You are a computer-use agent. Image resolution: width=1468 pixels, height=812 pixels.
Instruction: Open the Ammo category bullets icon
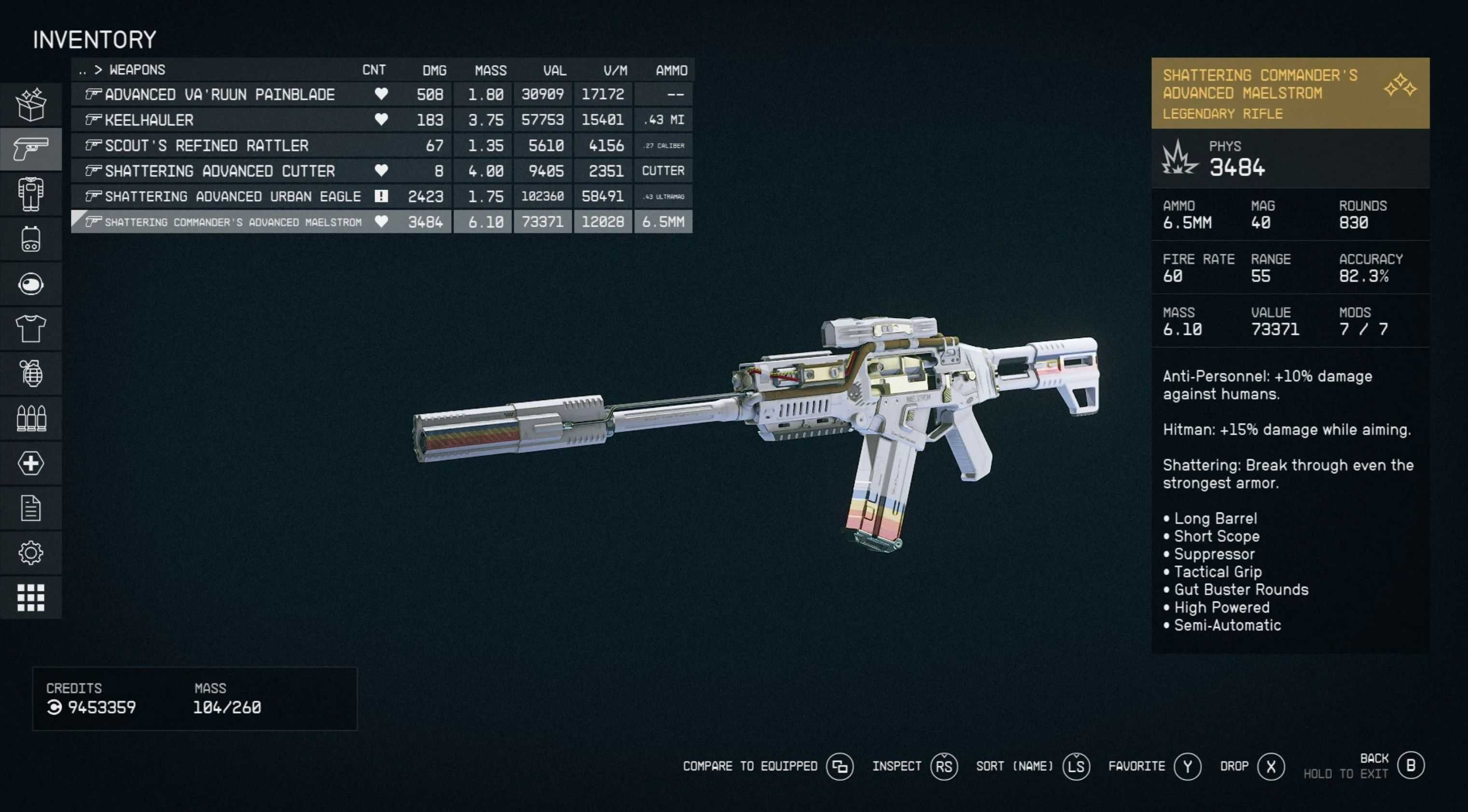pos(31,418)
